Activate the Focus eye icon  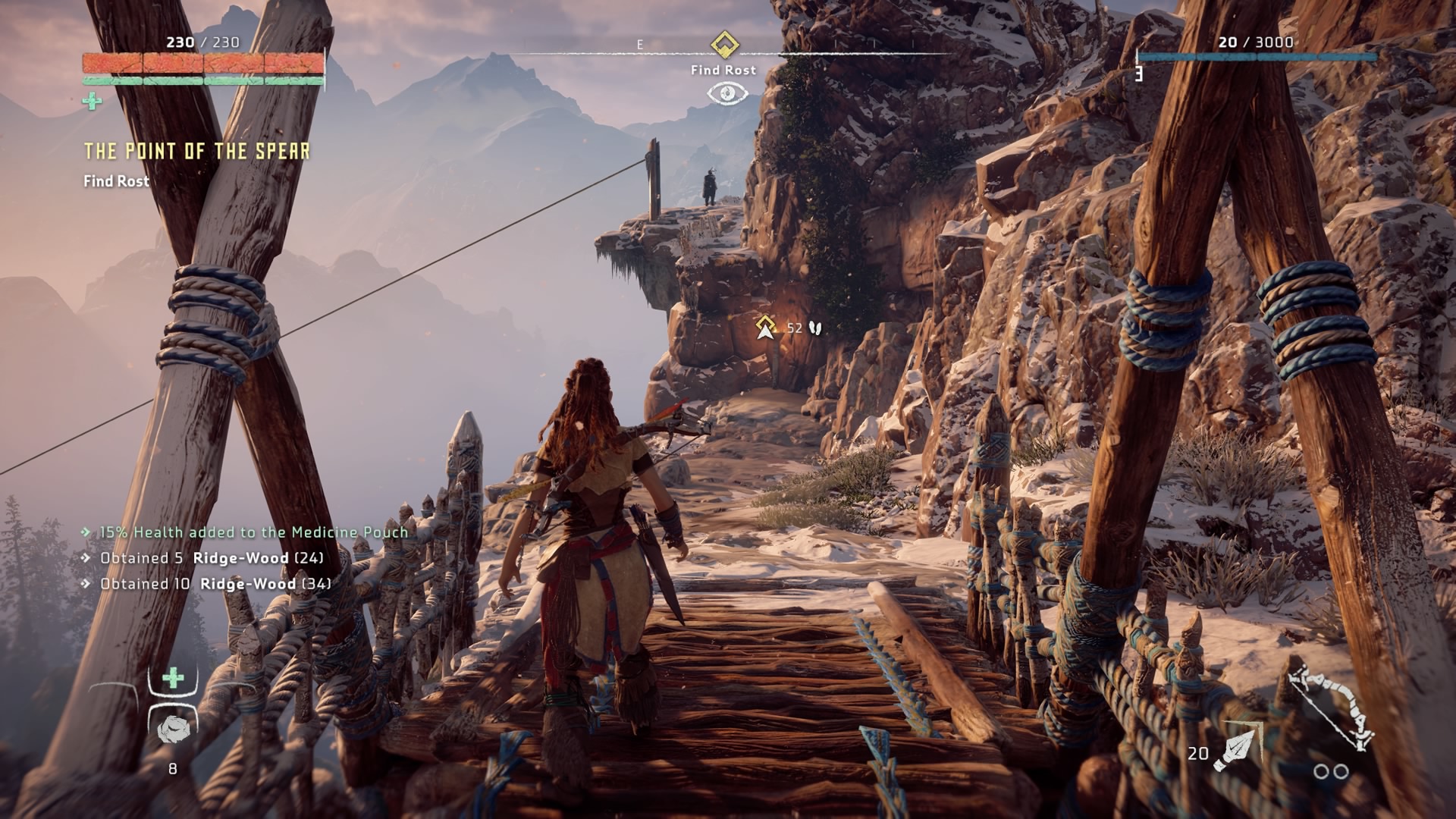pos(727,93)
